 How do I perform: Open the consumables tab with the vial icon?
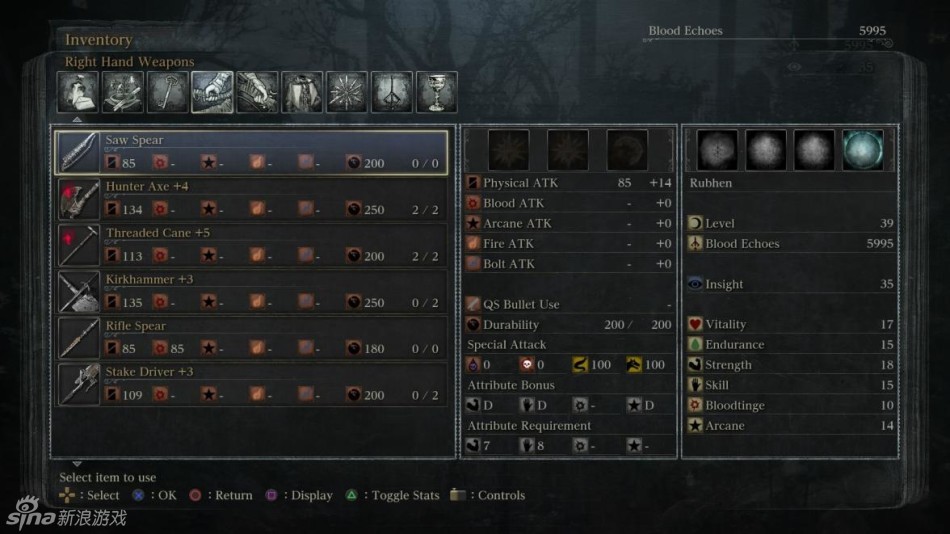coord(78,92)
